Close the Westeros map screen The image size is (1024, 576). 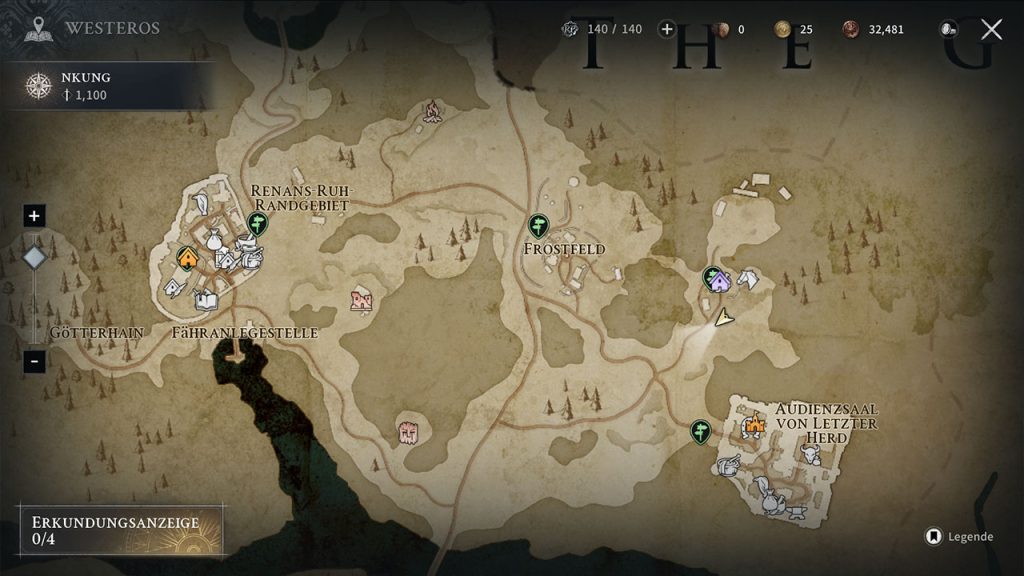[991, 29]
